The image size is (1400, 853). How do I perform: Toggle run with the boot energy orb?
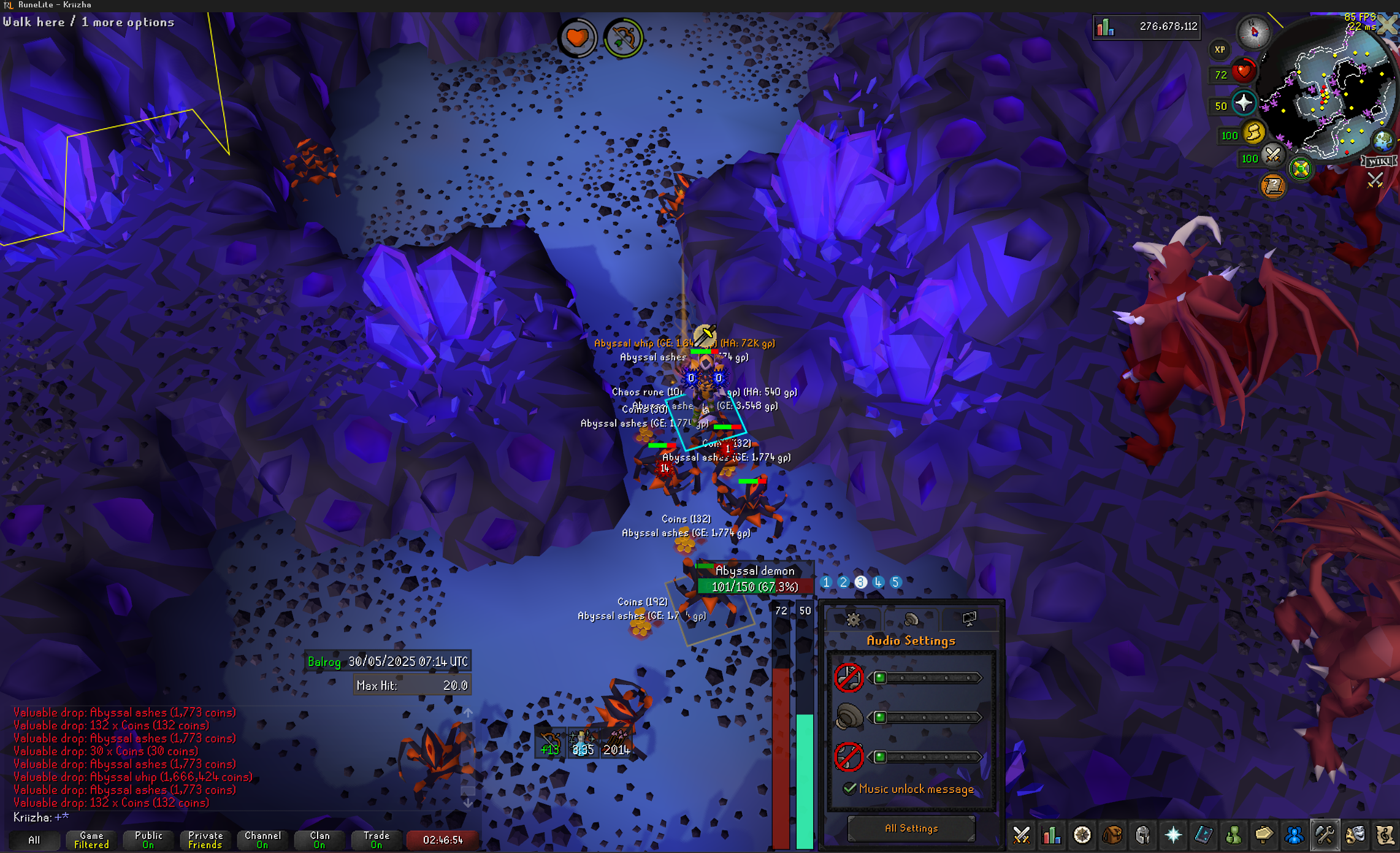pyautogui.click(x=1254, y=132)
